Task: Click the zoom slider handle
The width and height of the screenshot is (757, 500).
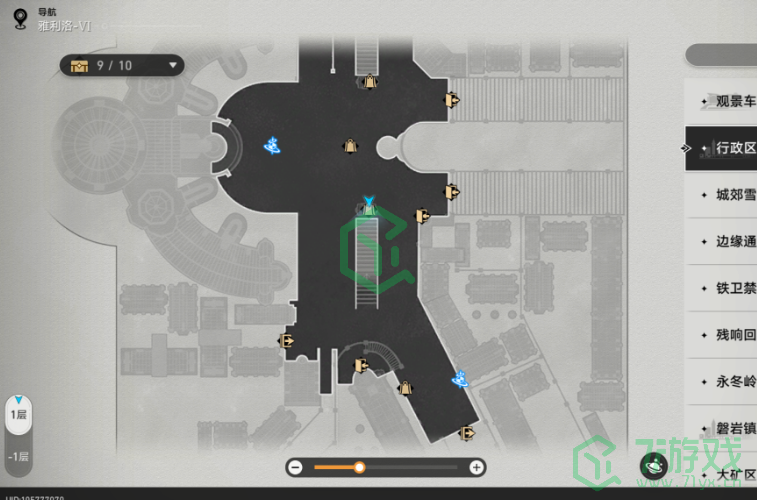Action: tap(359, 467)
